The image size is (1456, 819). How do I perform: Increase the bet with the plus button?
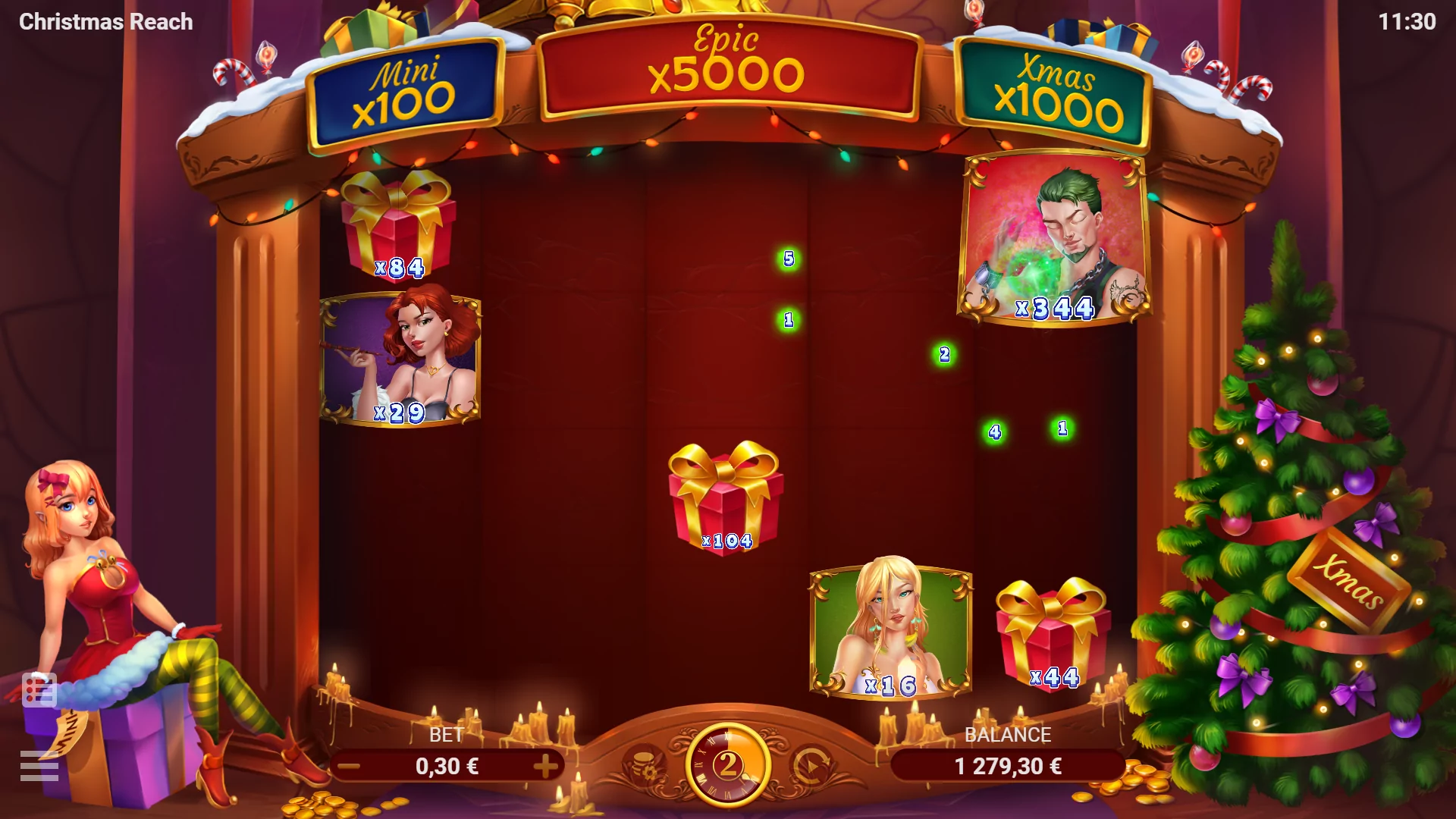click(546, 767)
